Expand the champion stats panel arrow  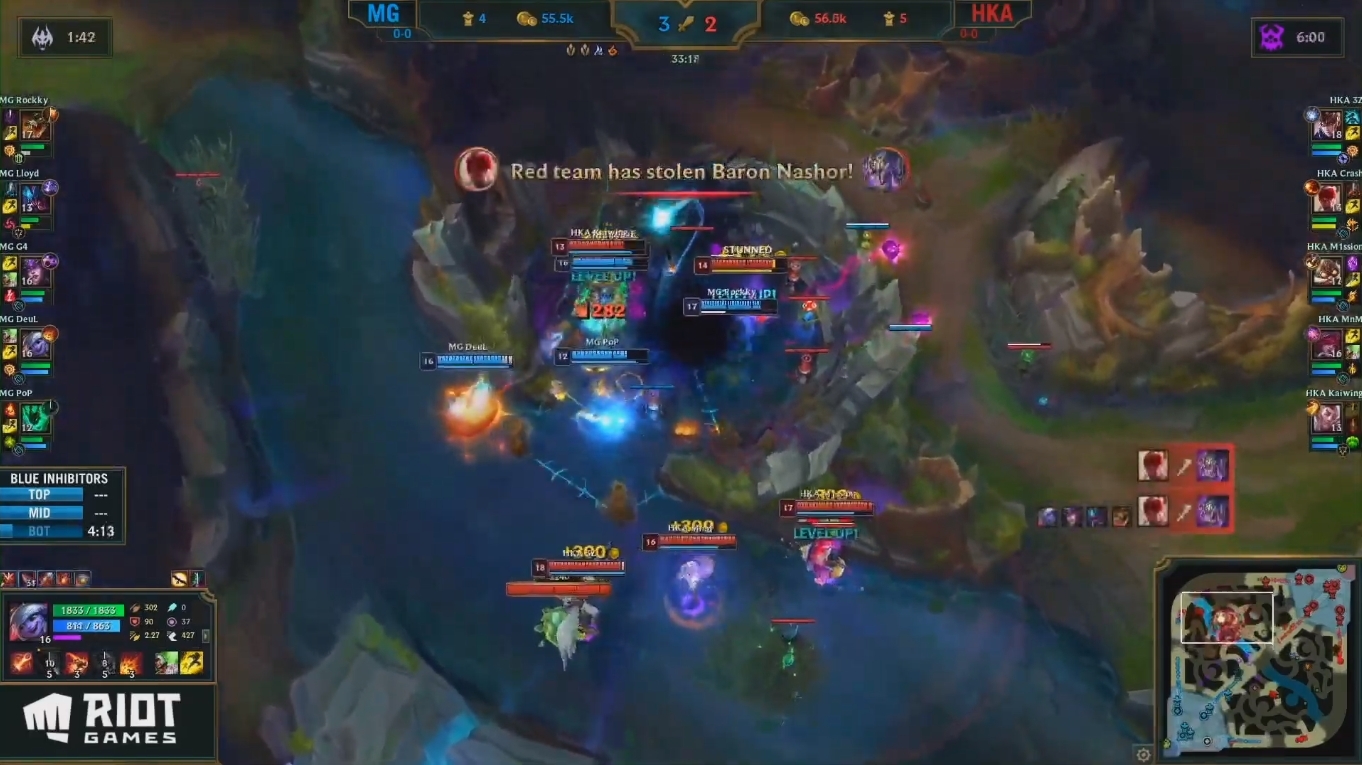click(205, 636)
